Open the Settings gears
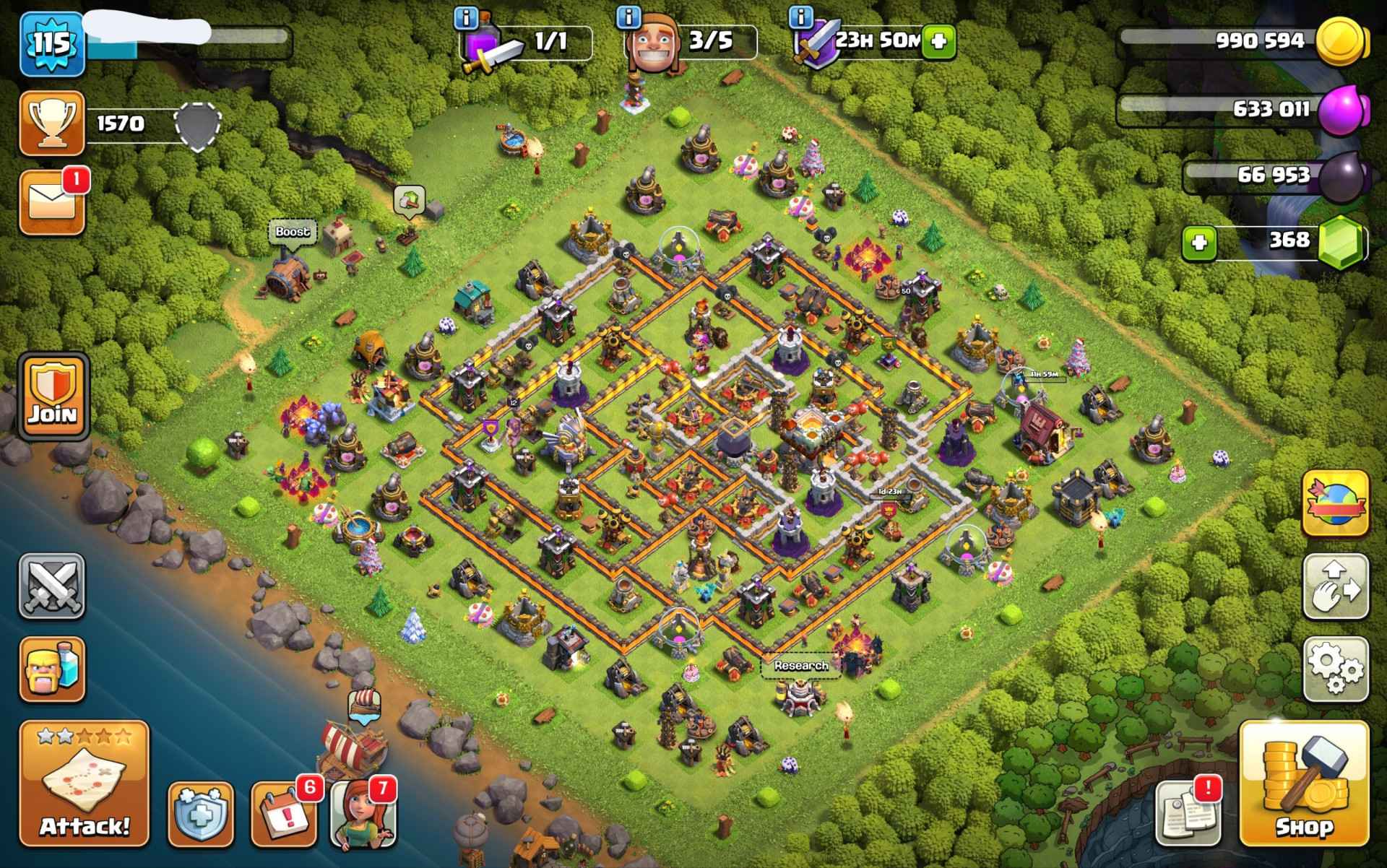The height and width of the screenshot is (868, 1387). click(x=1336, y=669)
